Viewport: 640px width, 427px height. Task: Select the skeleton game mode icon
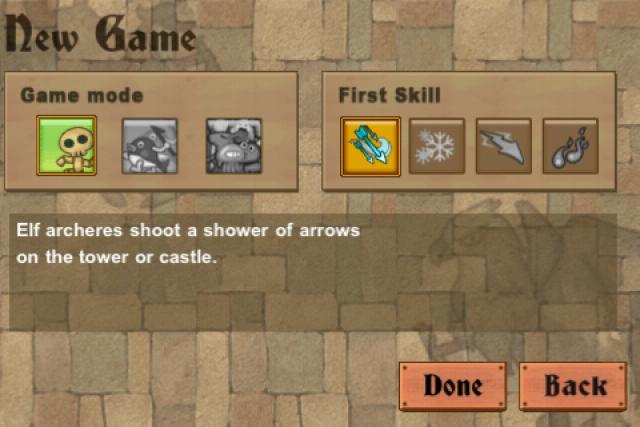tap(66, 146)
